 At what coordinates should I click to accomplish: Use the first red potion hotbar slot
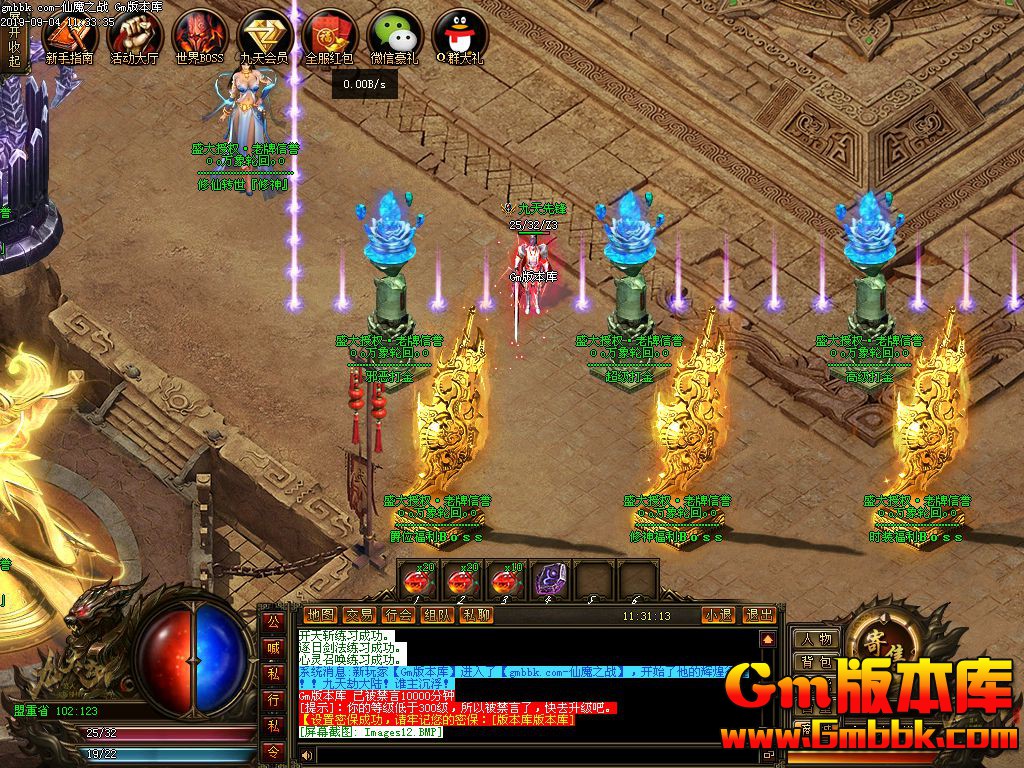click(x=418, y=580)
